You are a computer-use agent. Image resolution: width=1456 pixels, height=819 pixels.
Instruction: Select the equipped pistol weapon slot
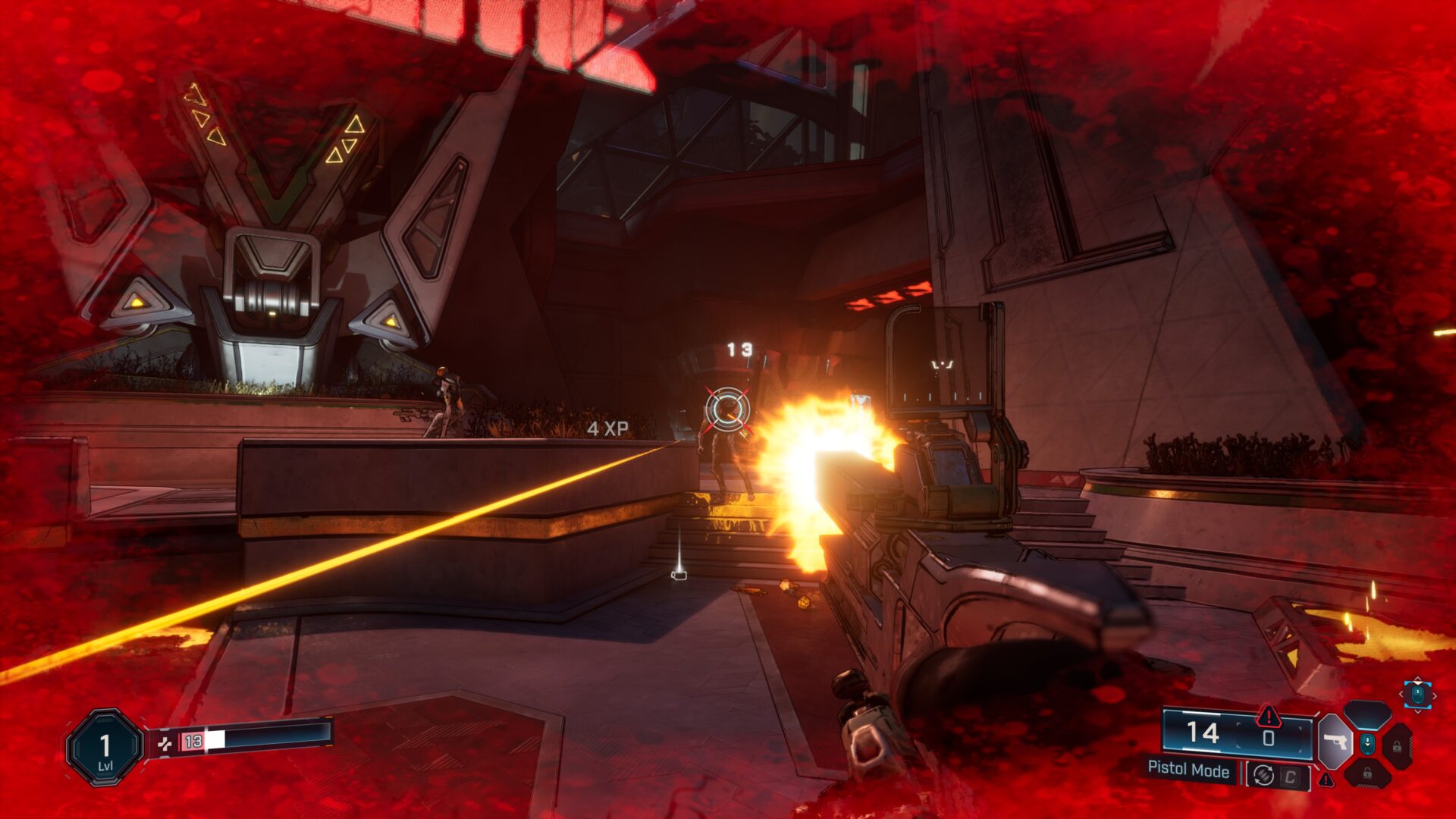click(1334, 742)
